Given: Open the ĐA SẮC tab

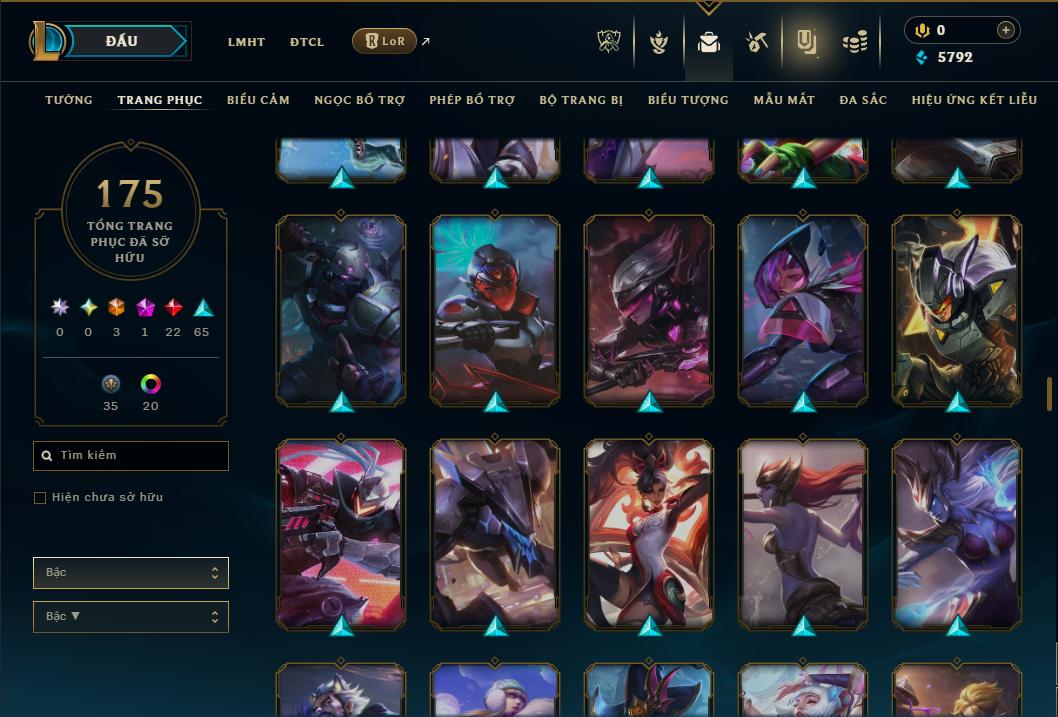Looking at the screenshot, I should point(863,100).
